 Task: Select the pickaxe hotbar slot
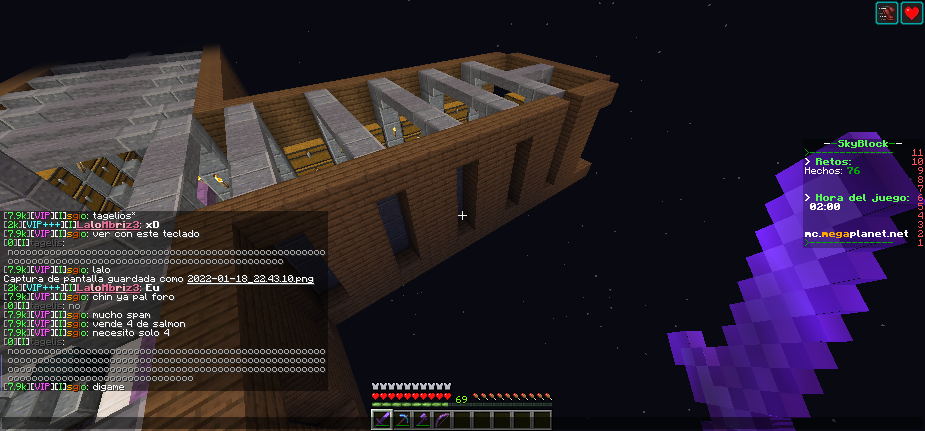tap(401, 420)
